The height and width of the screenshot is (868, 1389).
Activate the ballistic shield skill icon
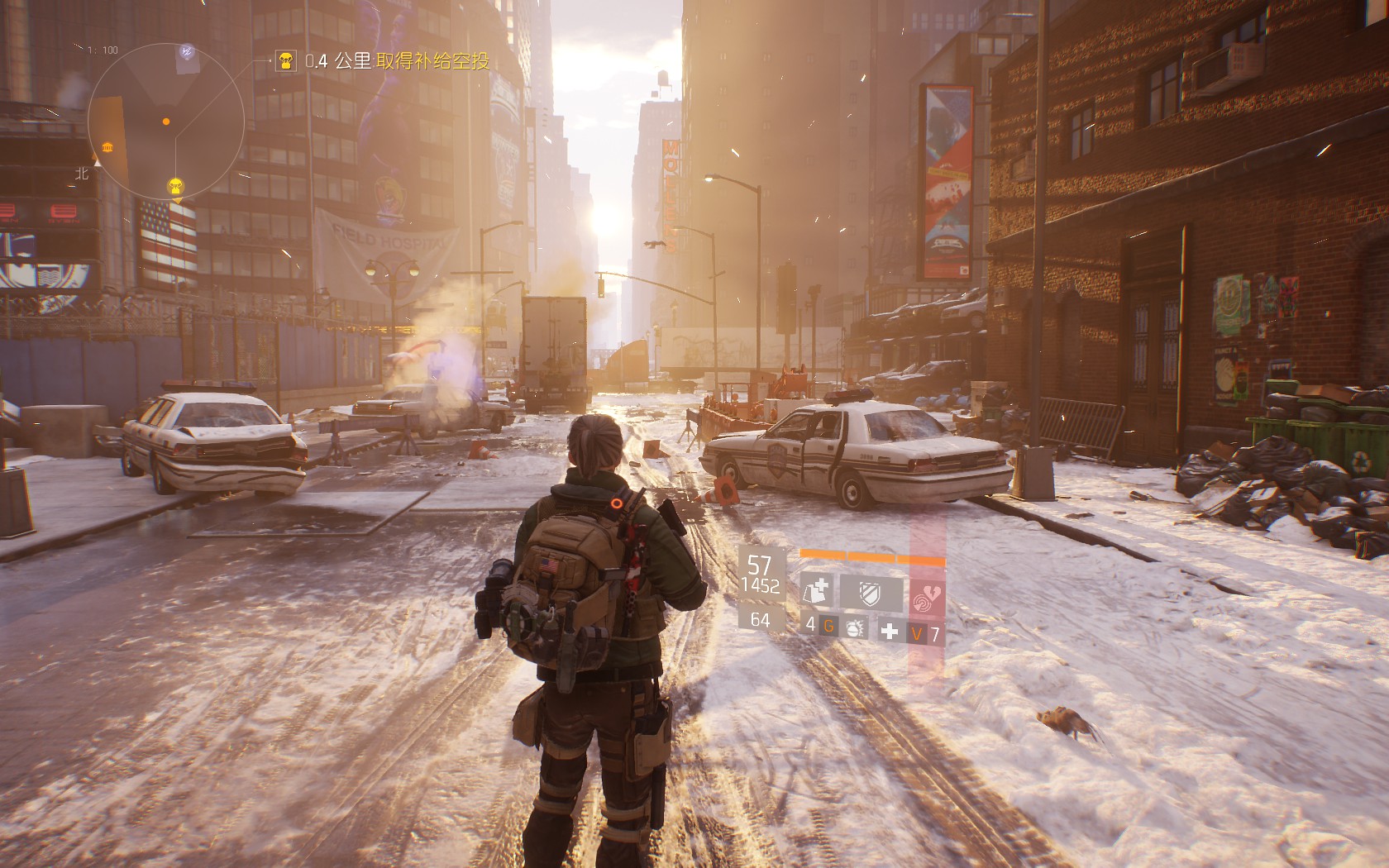pyautogui.click(x=870, y=592)
